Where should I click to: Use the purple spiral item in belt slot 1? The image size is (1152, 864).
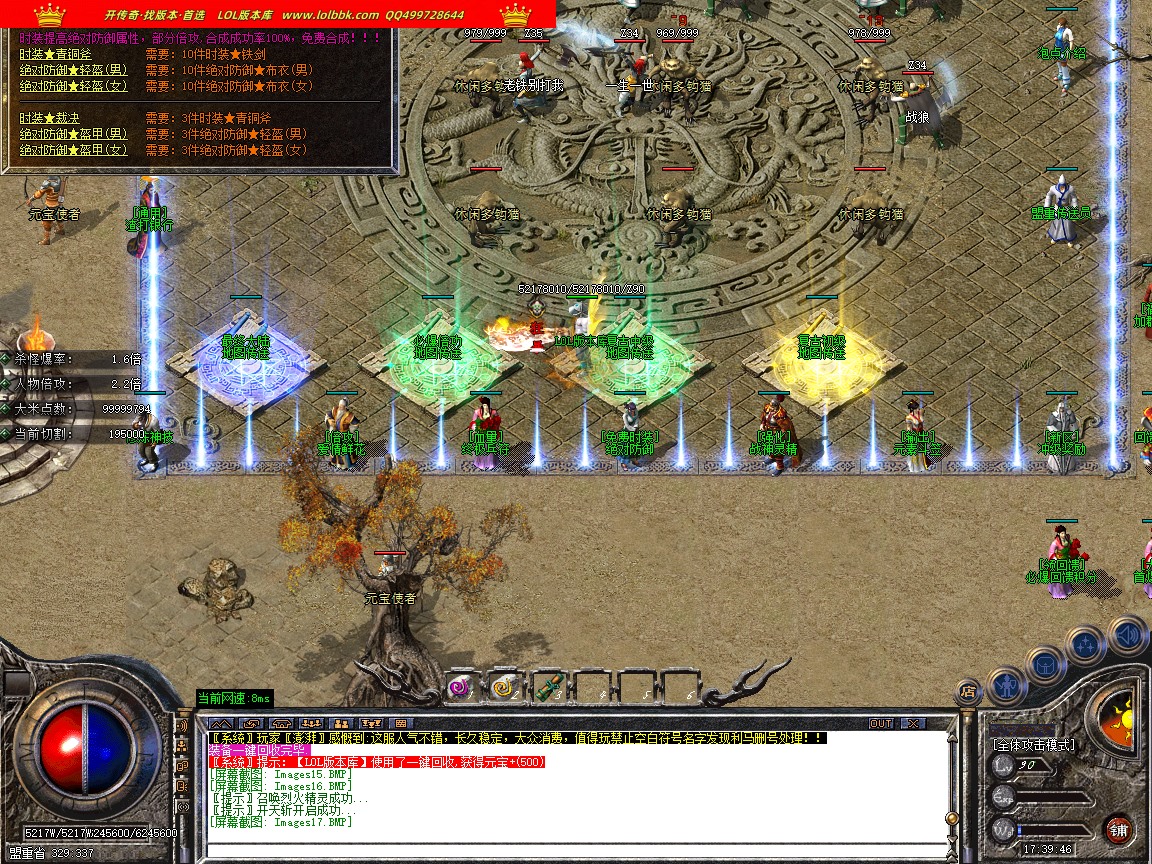[x=461, y=686]
